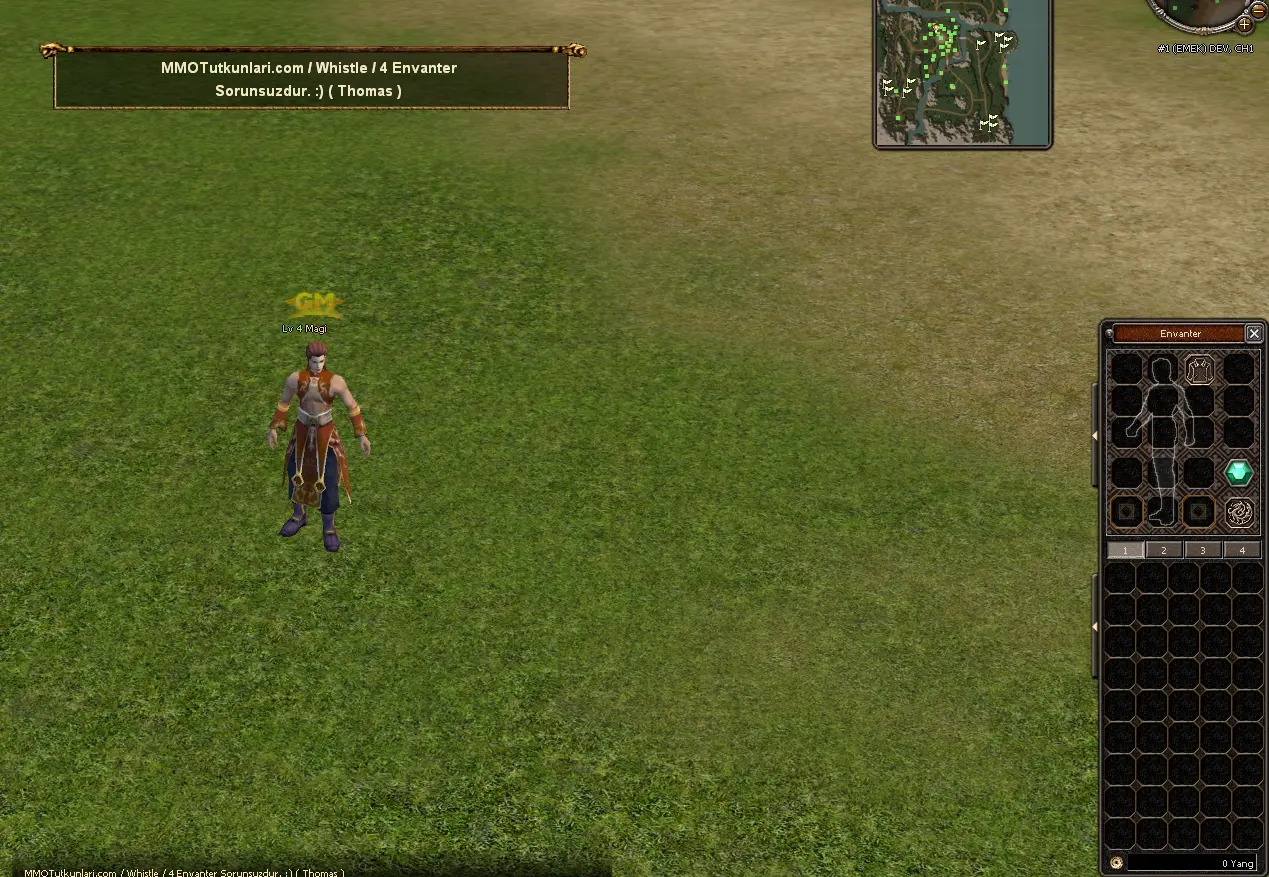This screenshot has height=877, width=1269.
Task: Switch to inventory page 1
Action: pyautogui.click(x=1125, y=550)
